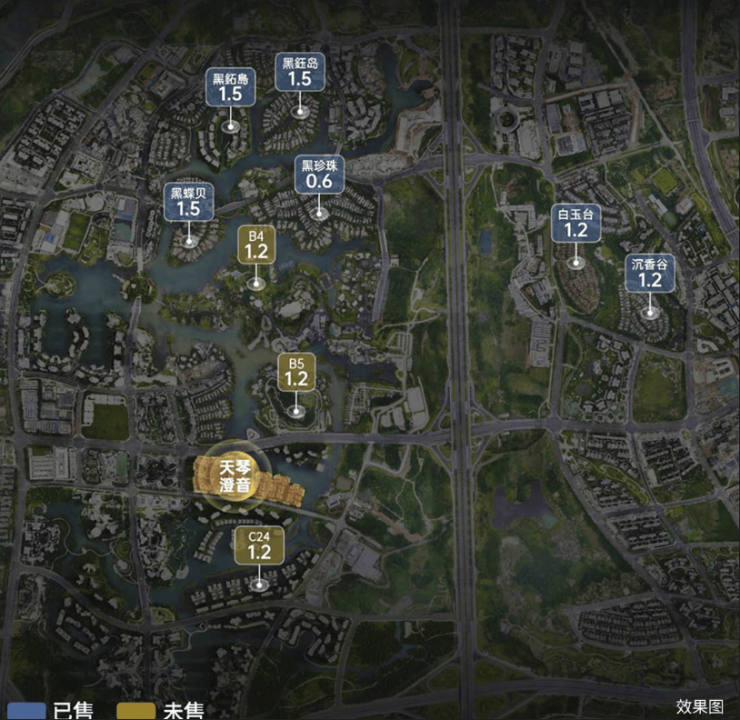The height and width of the screenshot is (720, 740).
Task: Select the 白玉台 1.2 map marker
Action: [x=575, y=222]
